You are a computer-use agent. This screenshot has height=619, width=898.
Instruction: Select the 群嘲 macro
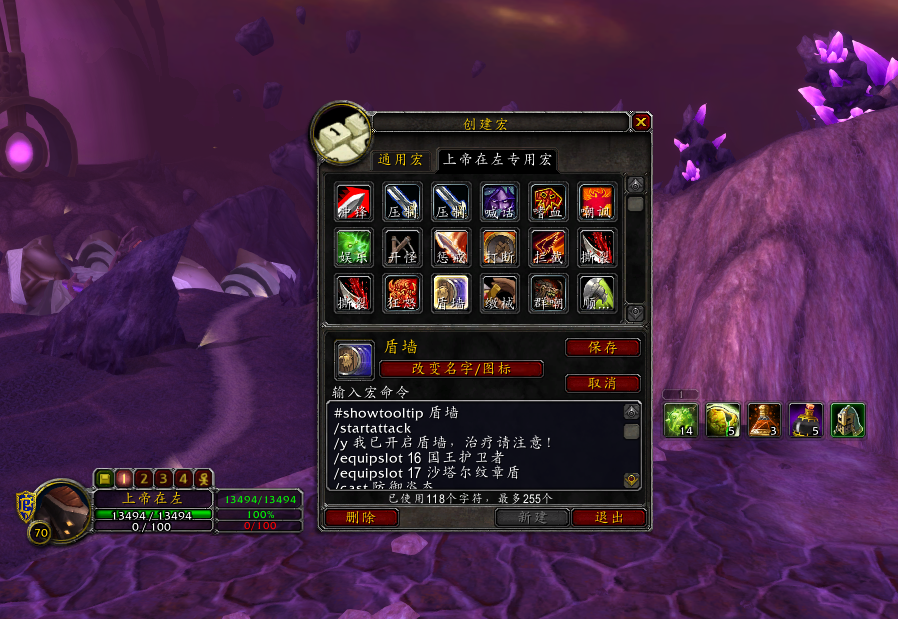click(547, 294)
